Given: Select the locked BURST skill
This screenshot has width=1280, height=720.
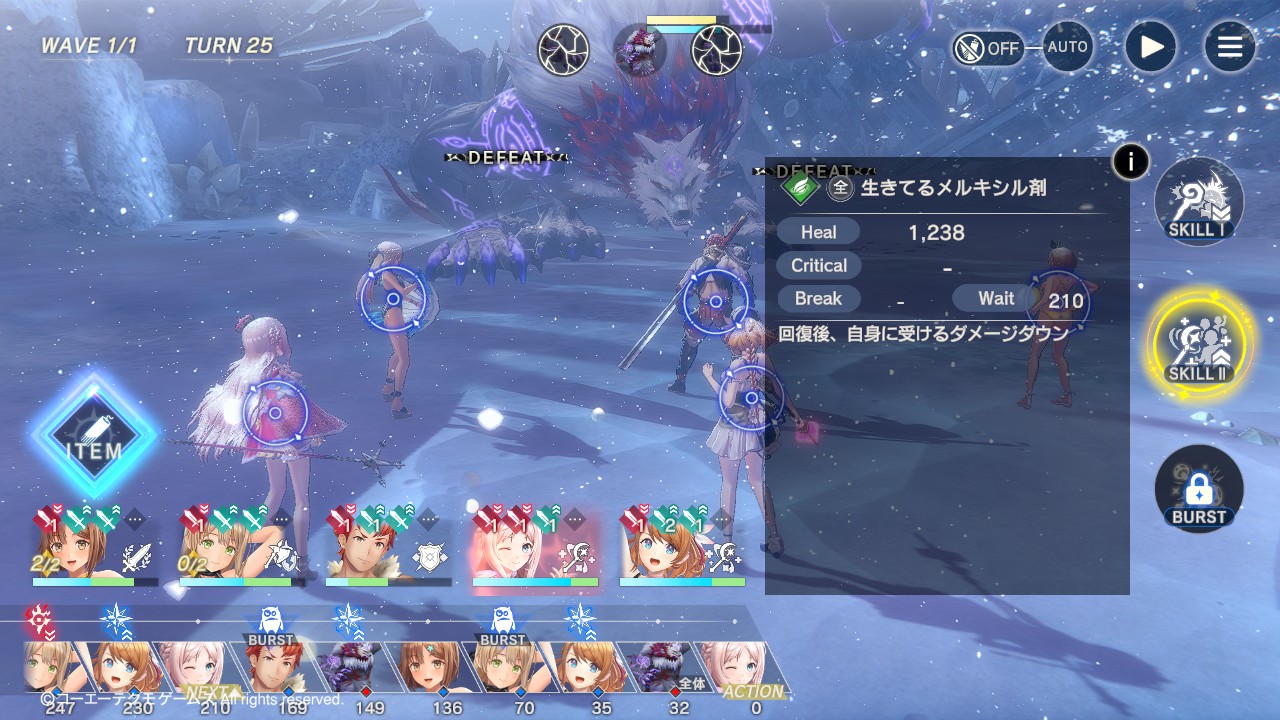Looking at the screenshot, I should click(1198, 489).
